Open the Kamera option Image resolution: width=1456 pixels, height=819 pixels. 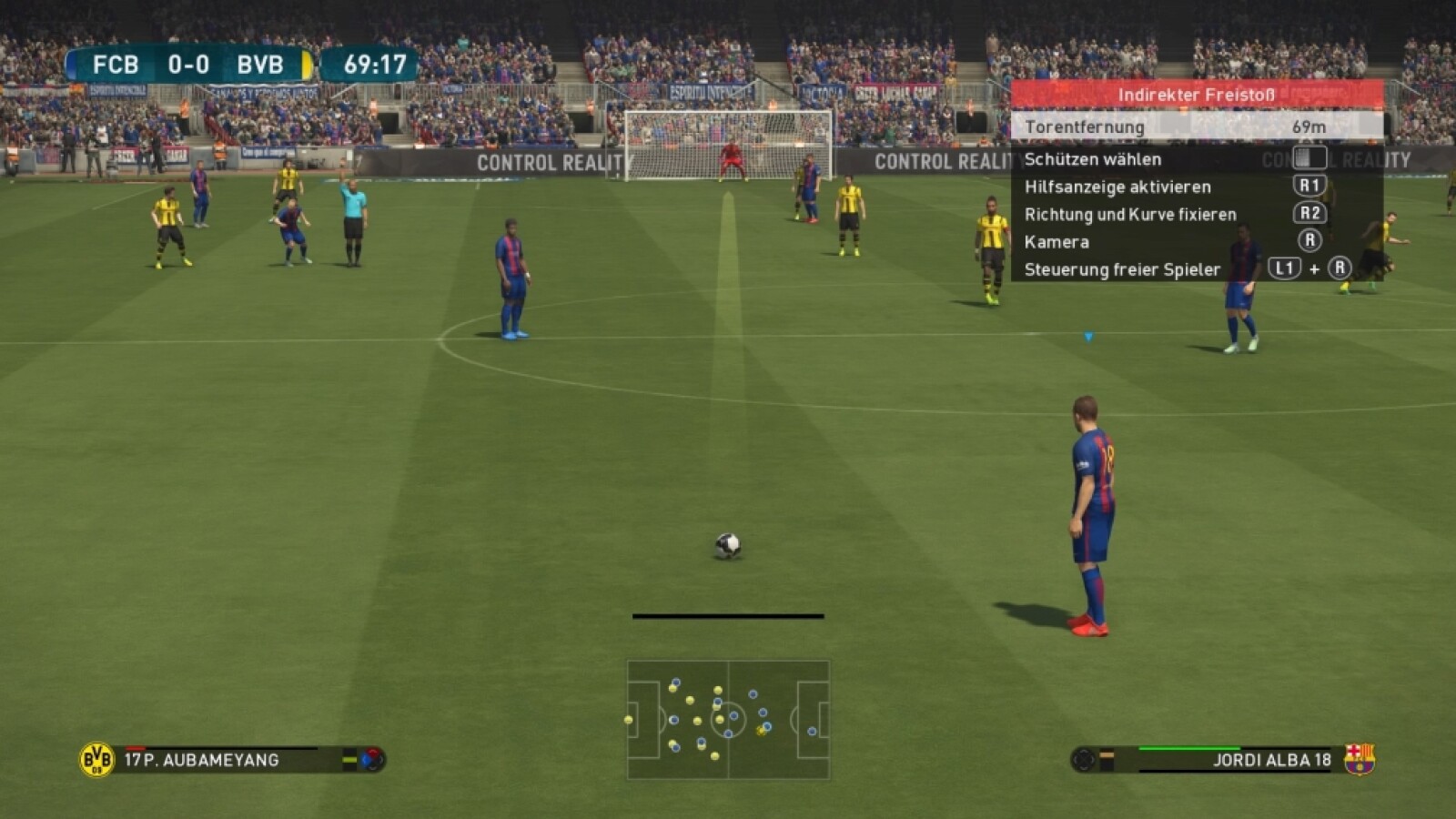pyautogui.click(x=1057, y=242)
